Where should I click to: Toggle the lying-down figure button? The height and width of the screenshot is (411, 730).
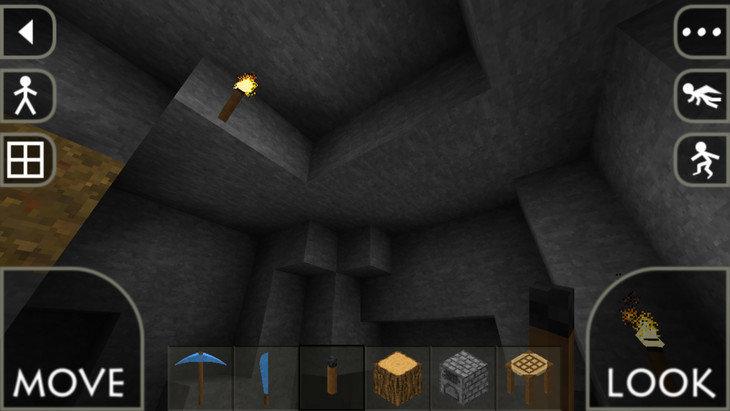(x=701, y=96)
